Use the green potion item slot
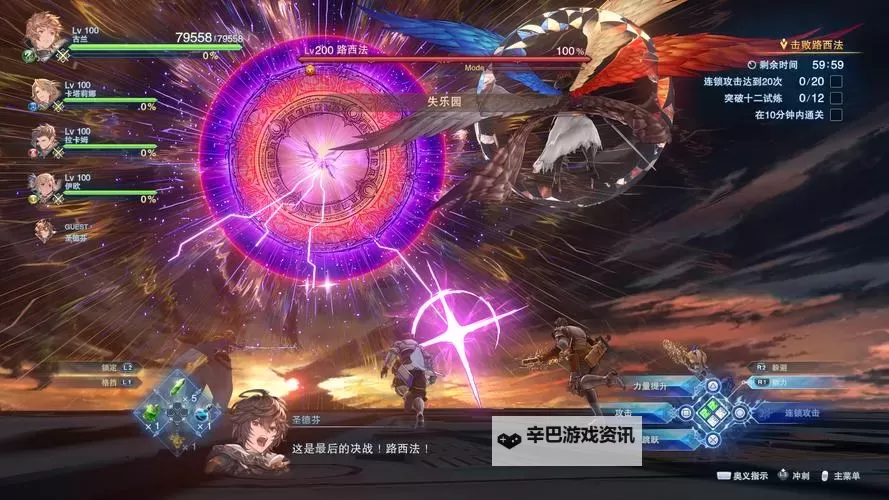 151,411
